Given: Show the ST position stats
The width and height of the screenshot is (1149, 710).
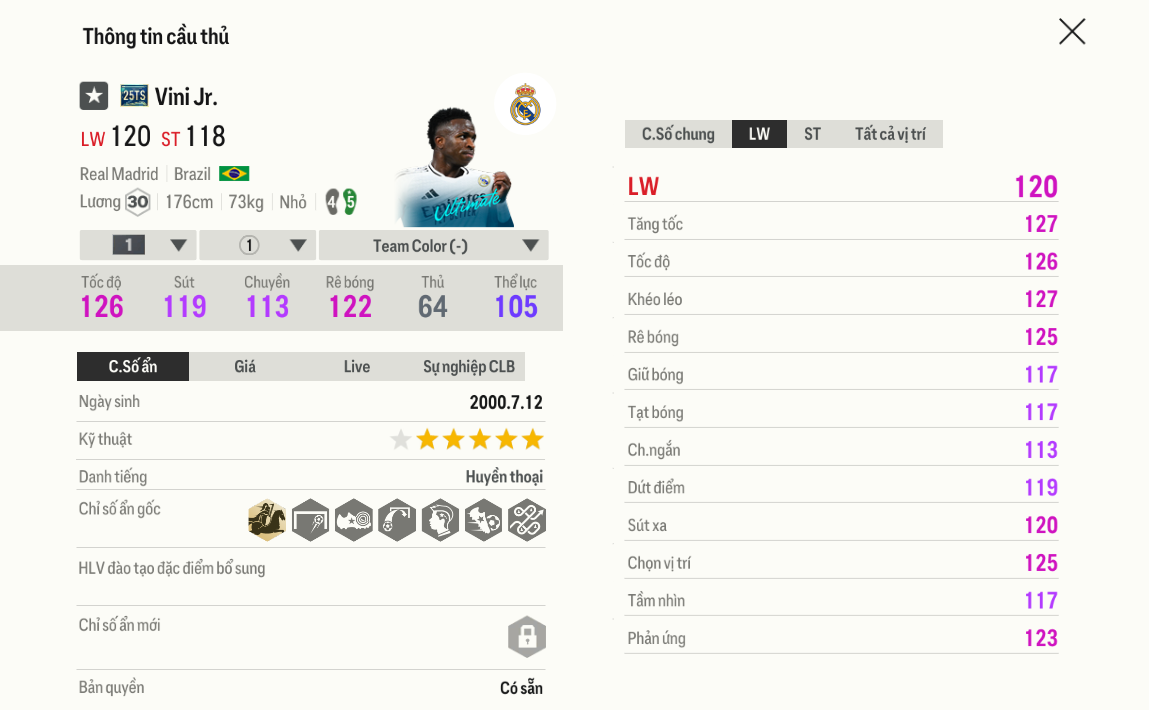Looking at the screenshot, I should 812,134.
